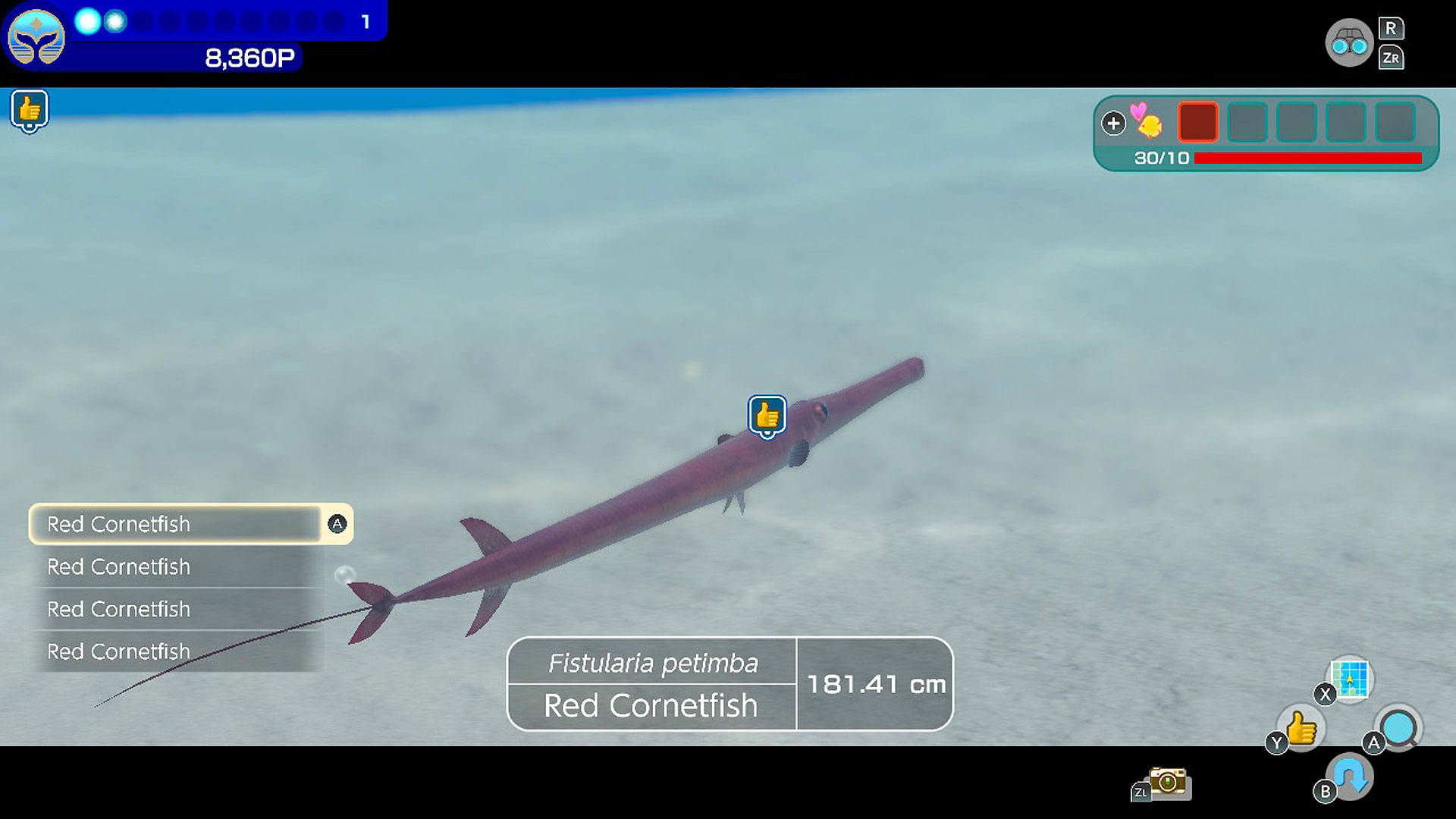Click the R button indicator at top right
The width and height of the screenshot is (1456, 819).
(1391, 28)
